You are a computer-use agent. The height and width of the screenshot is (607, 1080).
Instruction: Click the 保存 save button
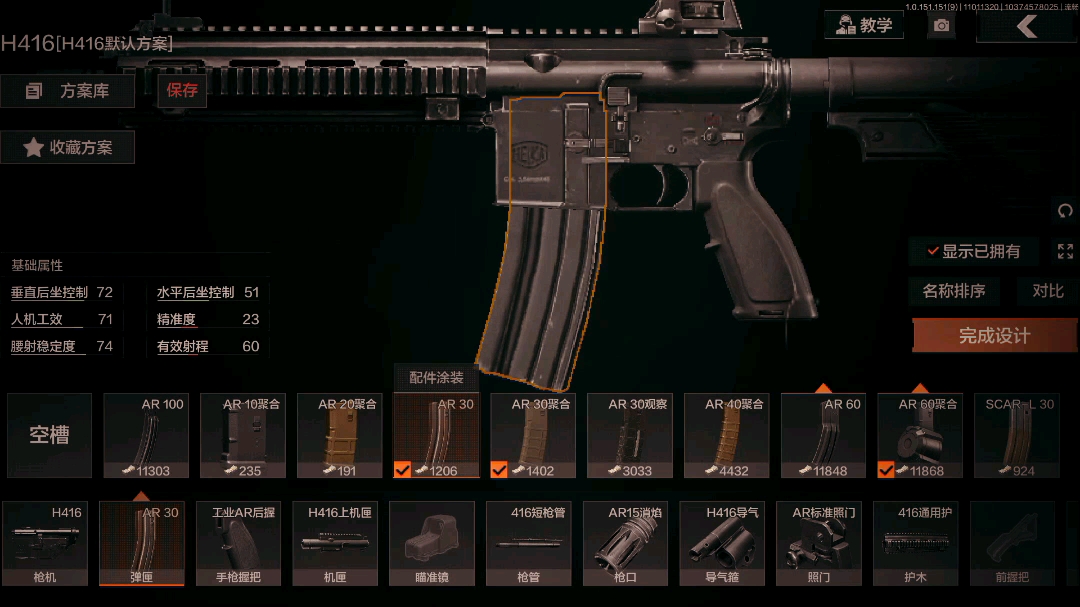pyautogui.click(x=182, y=90)
